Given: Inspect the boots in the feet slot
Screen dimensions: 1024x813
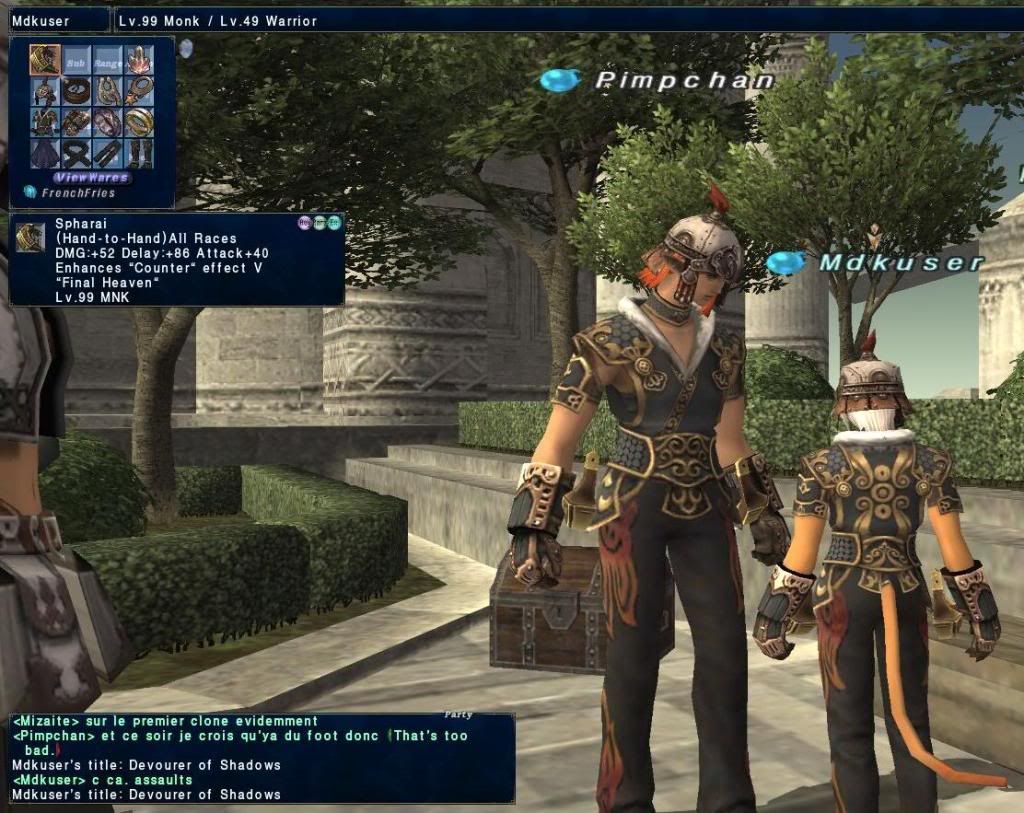Looking at the screenshot, I should pos(138,152).
